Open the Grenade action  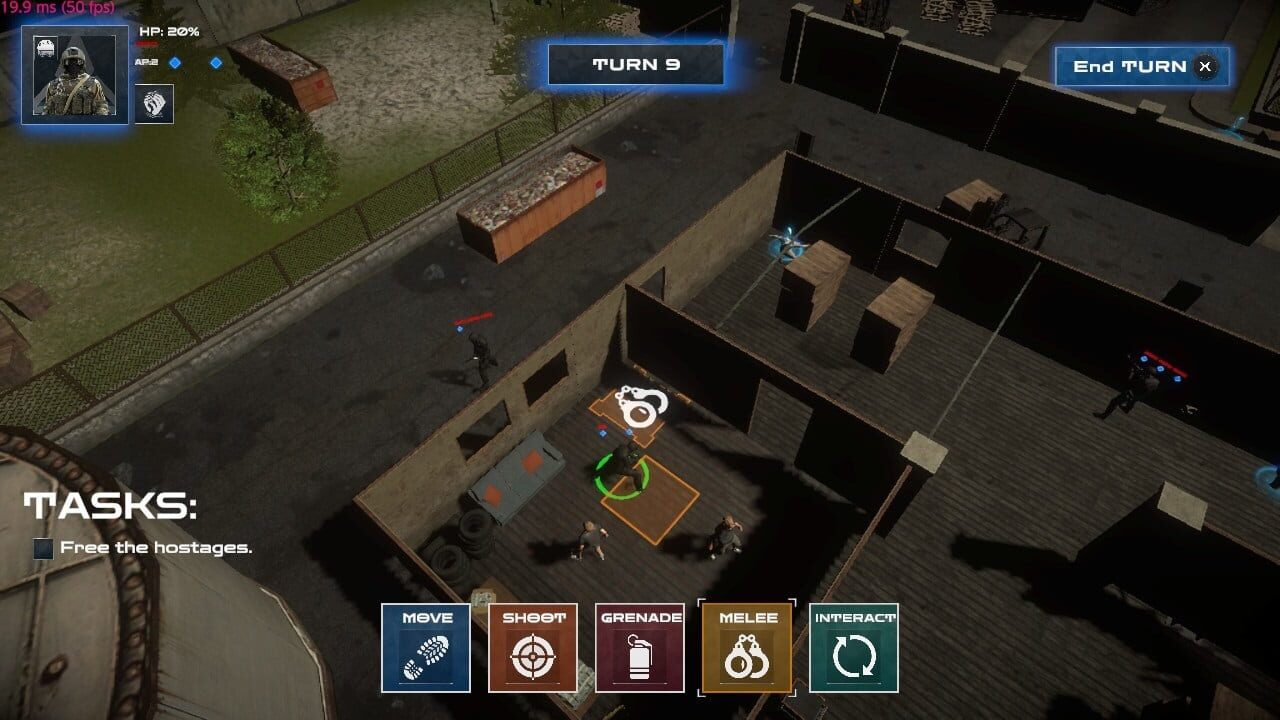(639, 648)
